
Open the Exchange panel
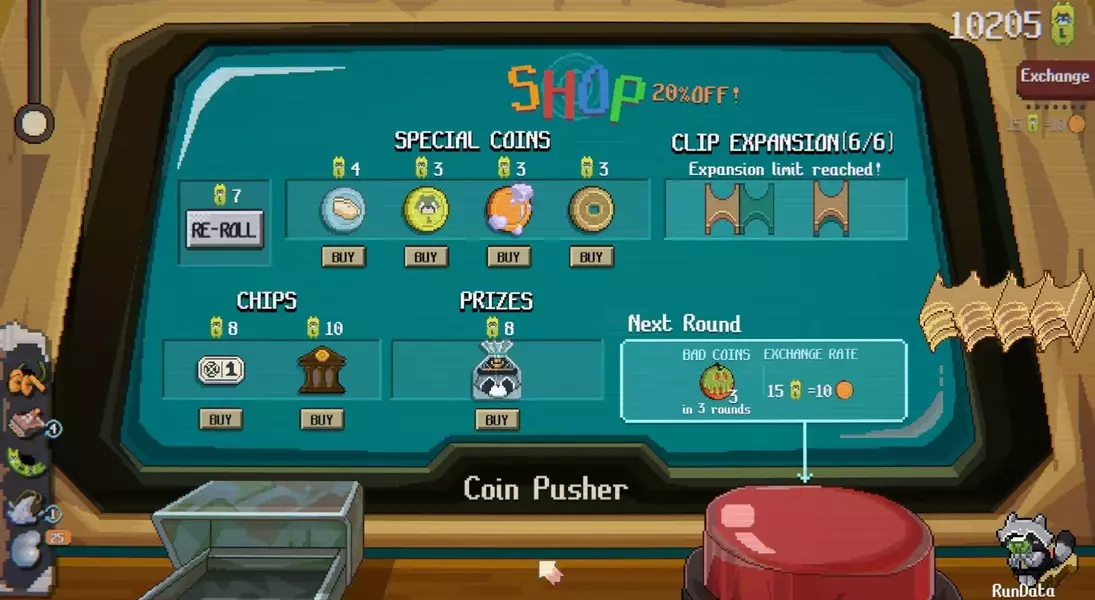[1054, 77]
